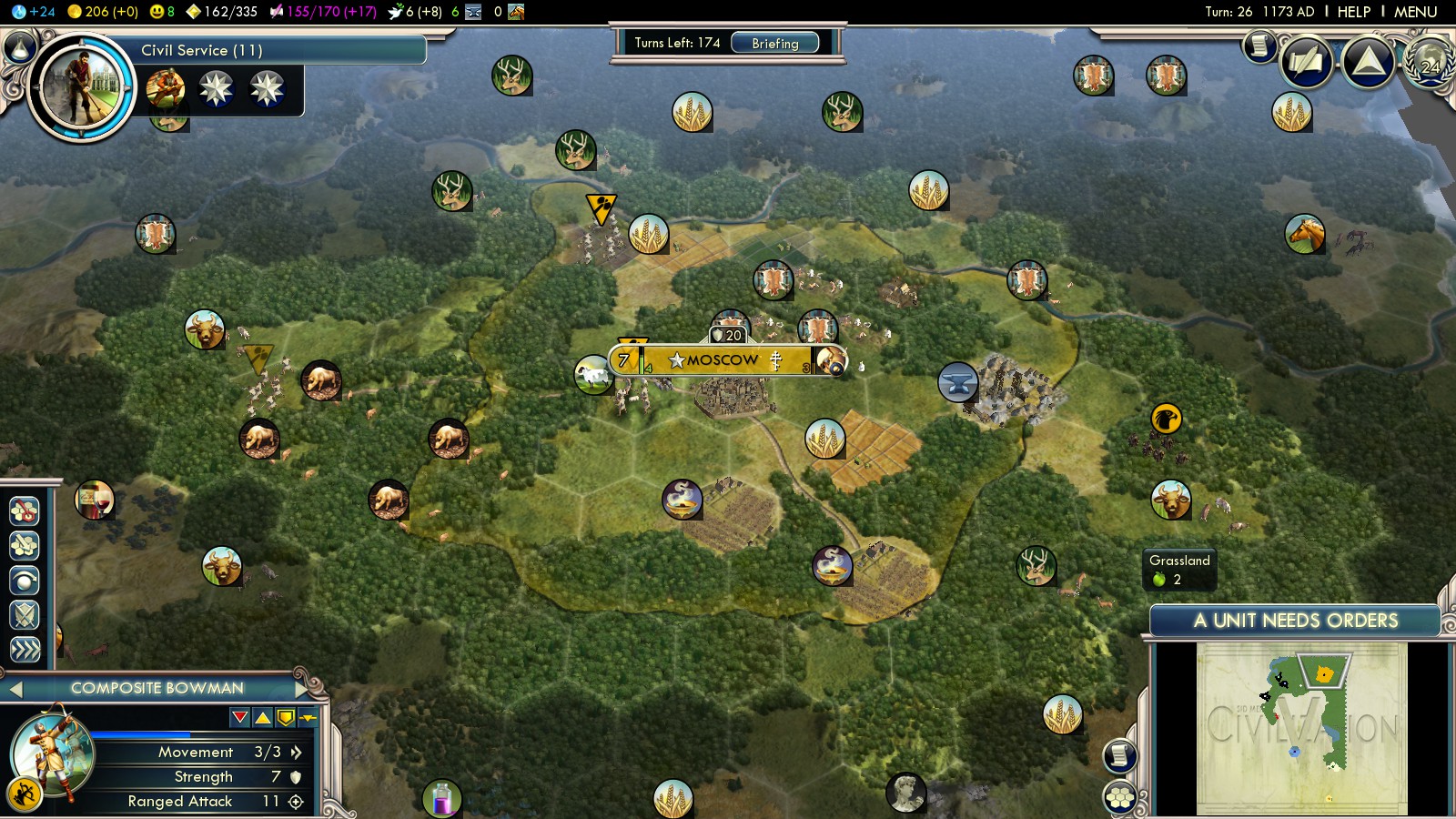Activate the ranged attack bow action
Viewport: 1456px width, 819px height.
(25, 795)
